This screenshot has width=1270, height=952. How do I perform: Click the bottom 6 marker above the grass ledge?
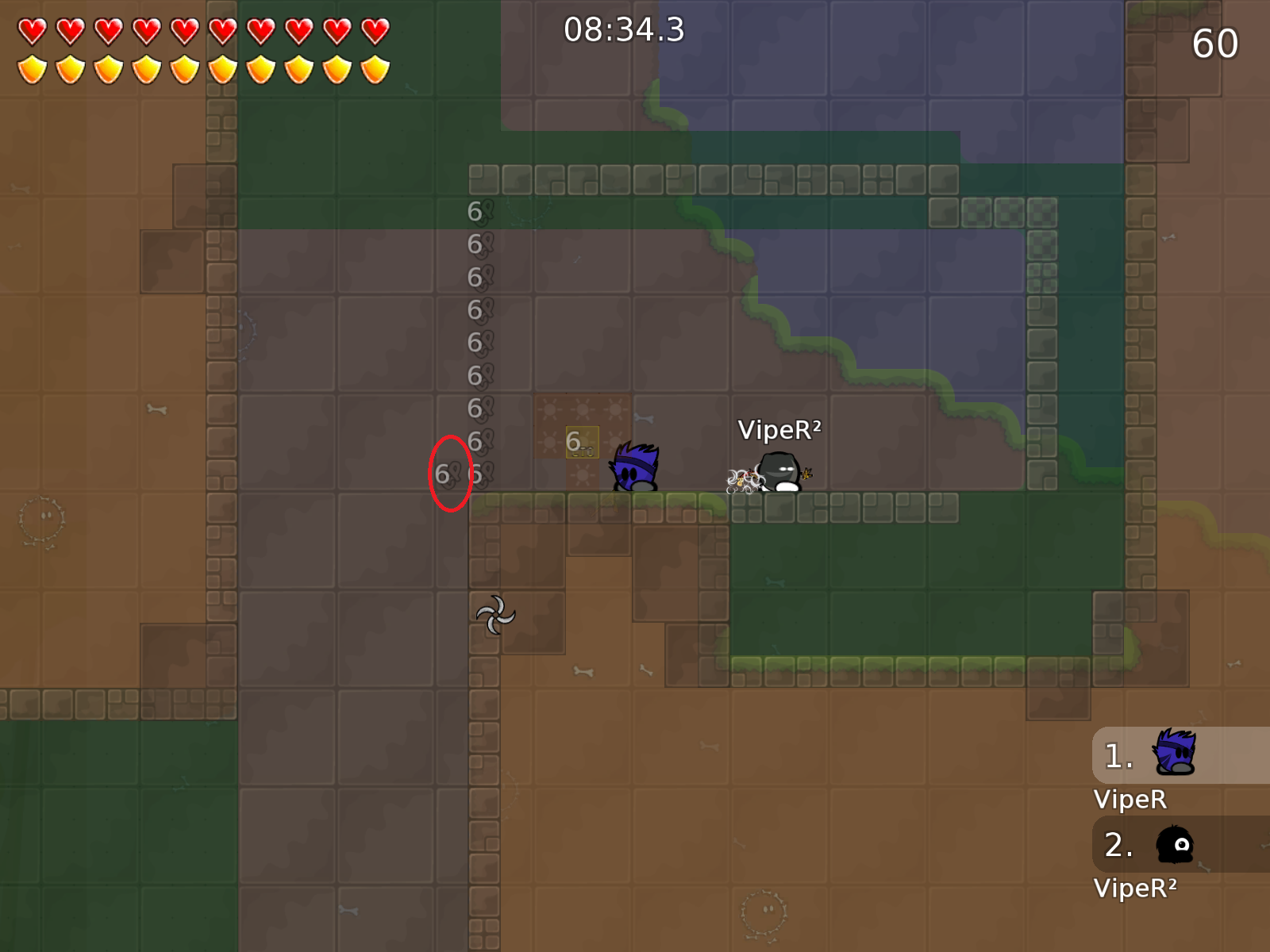(476, 474)
